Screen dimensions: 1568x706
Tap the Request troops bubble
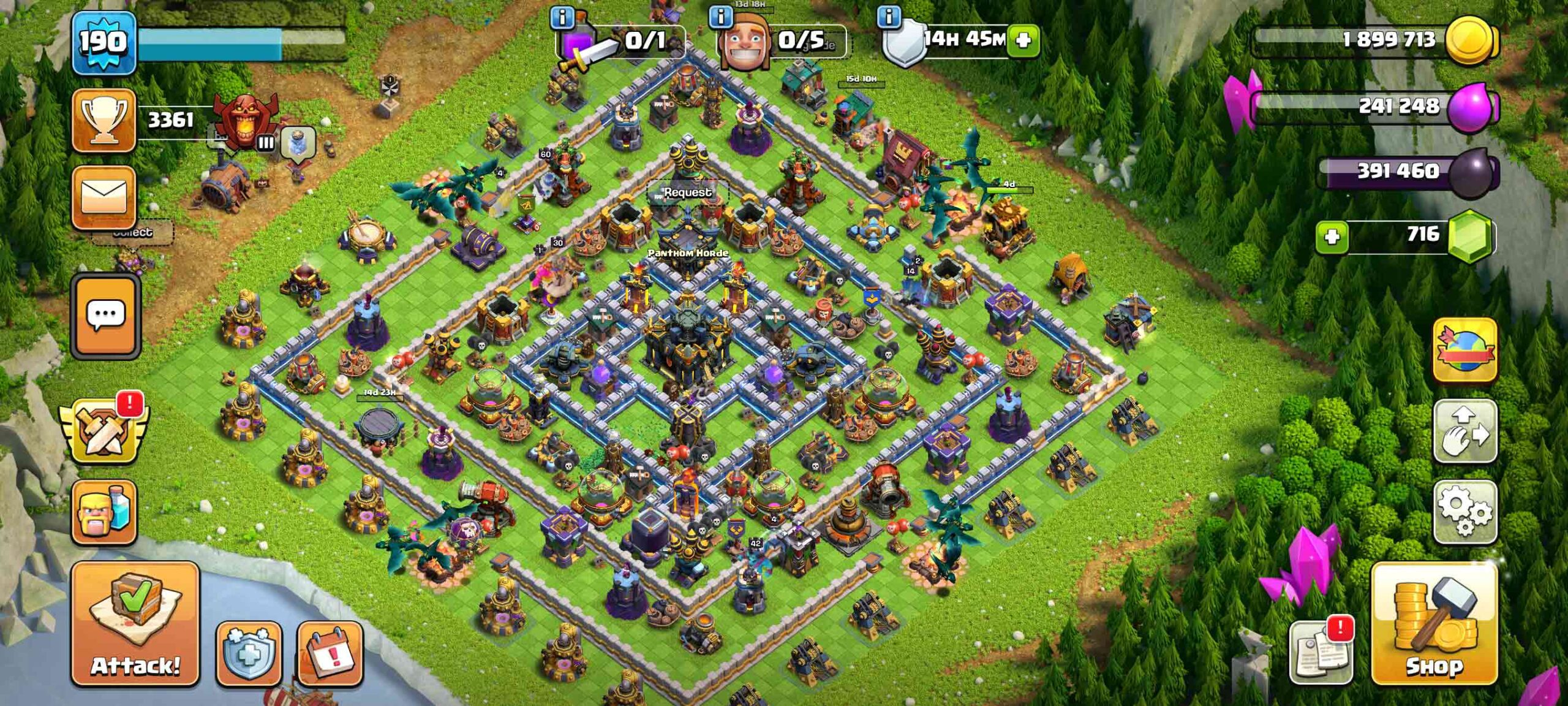[x=688, y=192]
